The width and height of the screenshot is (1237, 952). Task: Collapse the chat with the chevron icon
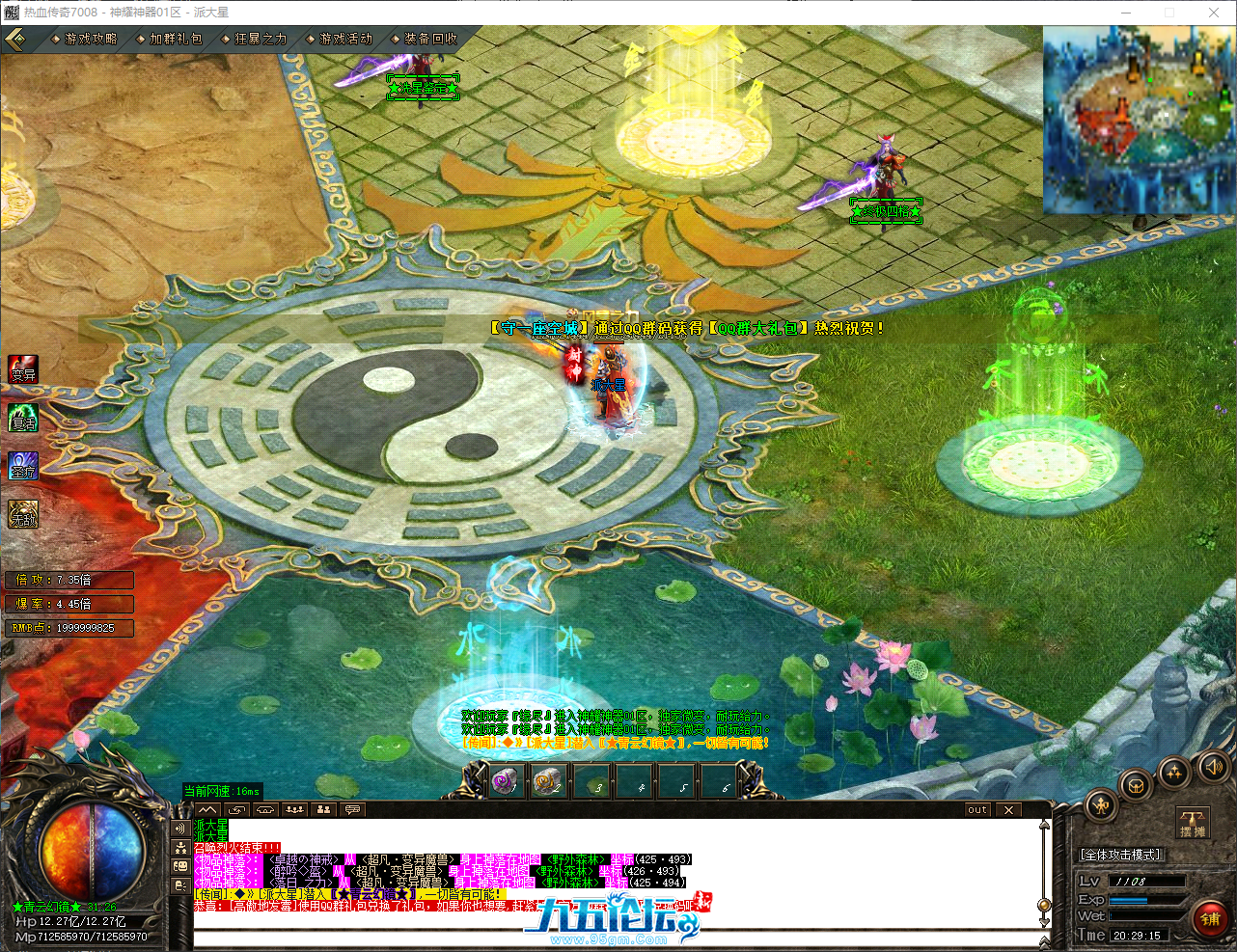point(206,809)
